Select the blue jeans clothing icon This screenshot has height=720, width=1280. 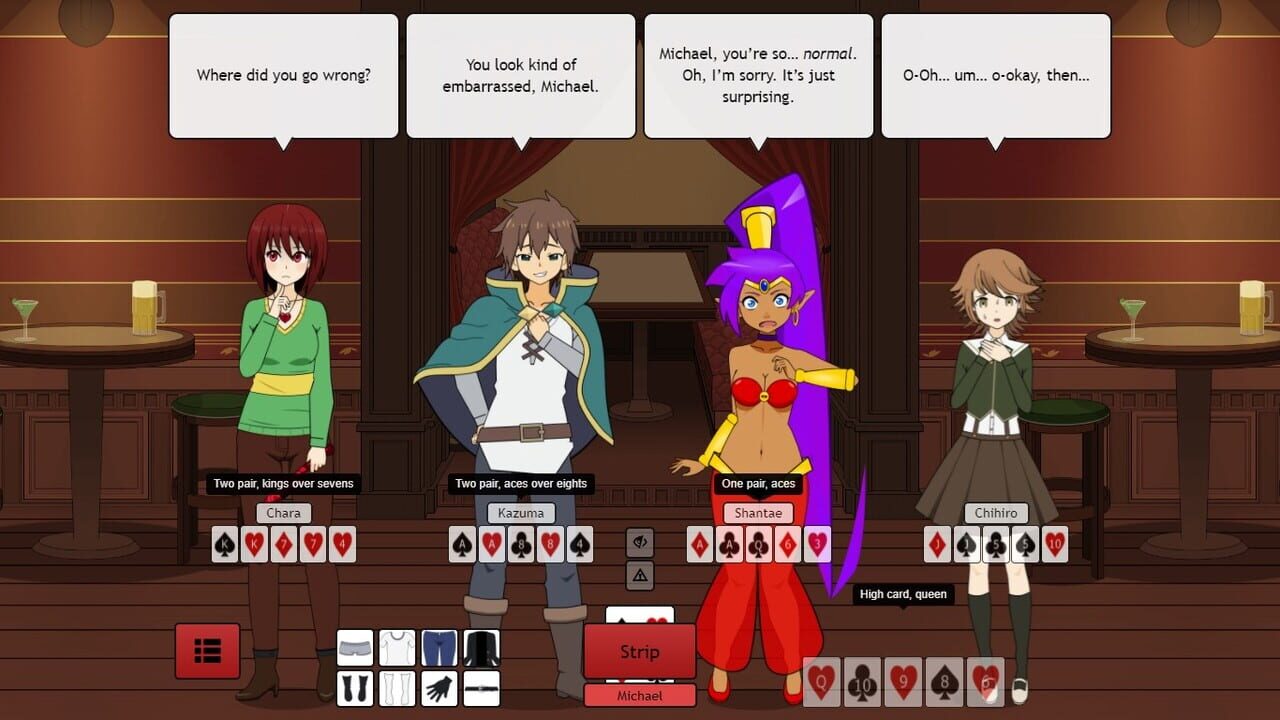(439, 648)
